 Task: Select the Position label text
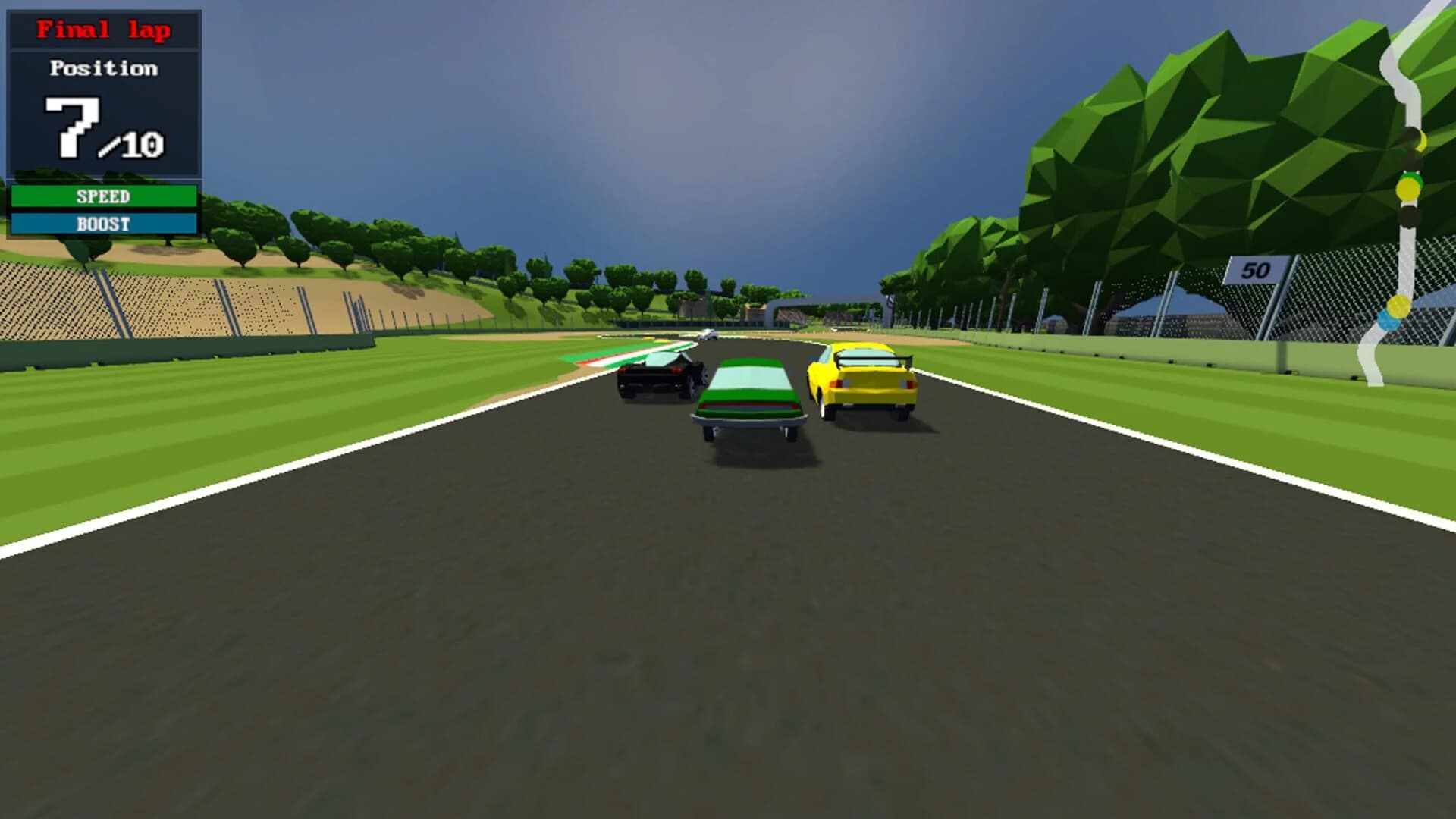tap(104, 68)
